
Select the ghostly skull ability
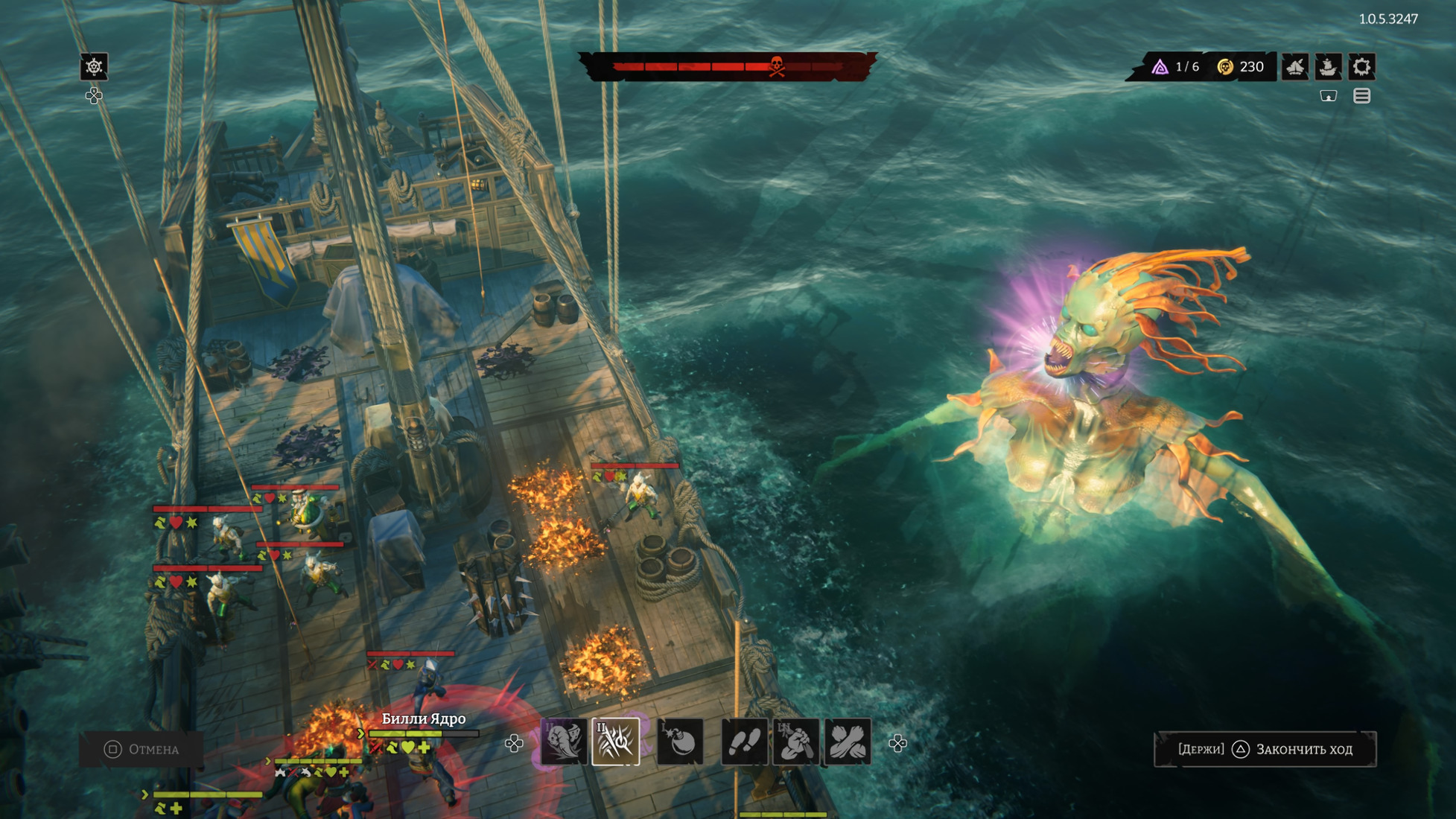[564, 742]
